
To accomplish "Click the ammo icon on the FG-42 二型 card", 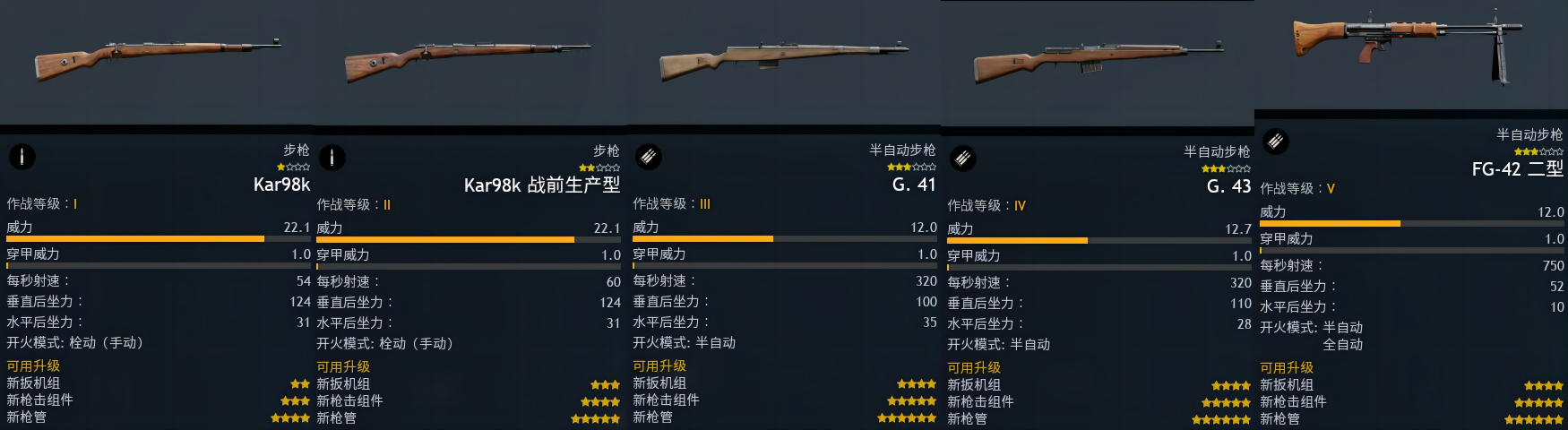I will [x=1275, y=141].
